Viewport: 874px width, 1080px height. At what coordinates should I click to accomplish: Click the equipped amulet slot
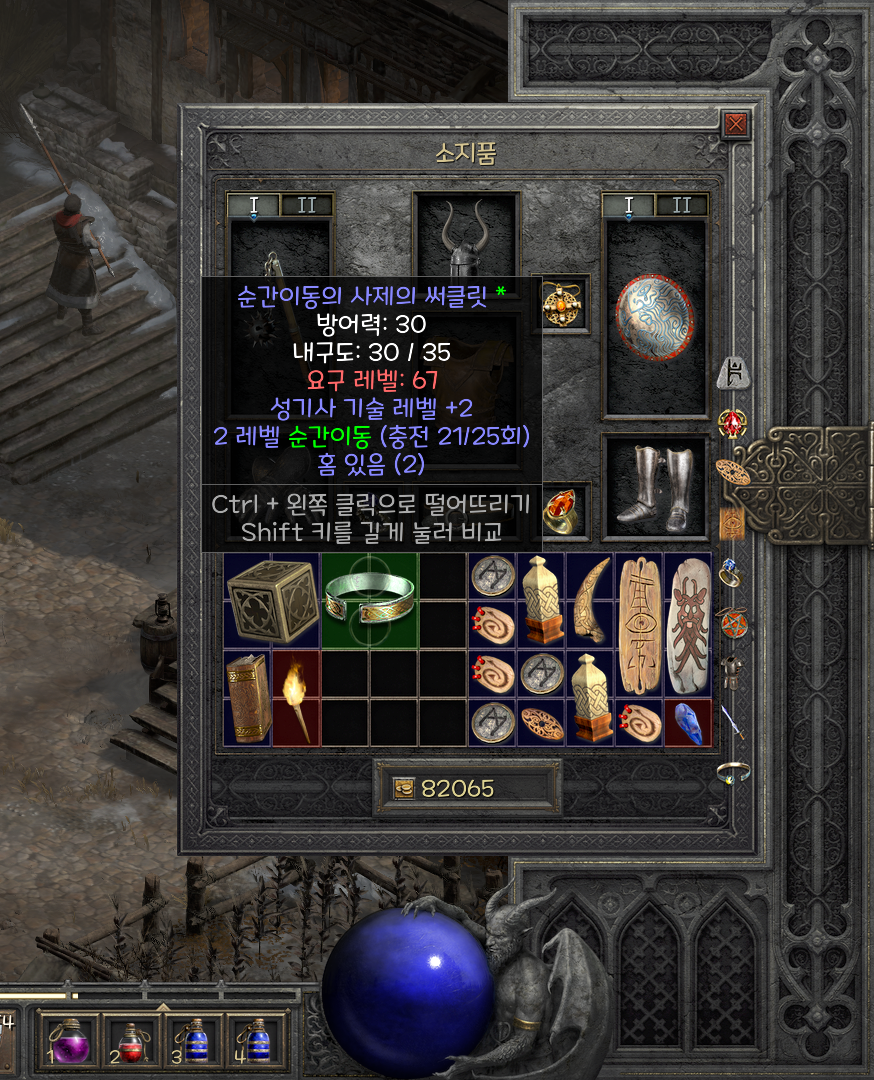564,303
